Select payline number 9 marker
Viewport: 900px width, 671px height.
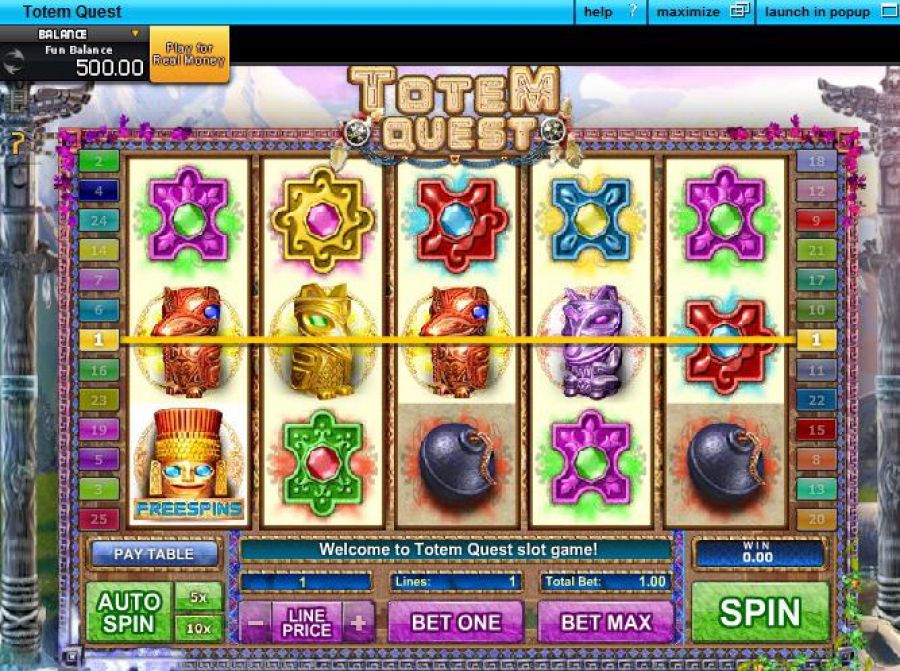click(x=816, y=220)
